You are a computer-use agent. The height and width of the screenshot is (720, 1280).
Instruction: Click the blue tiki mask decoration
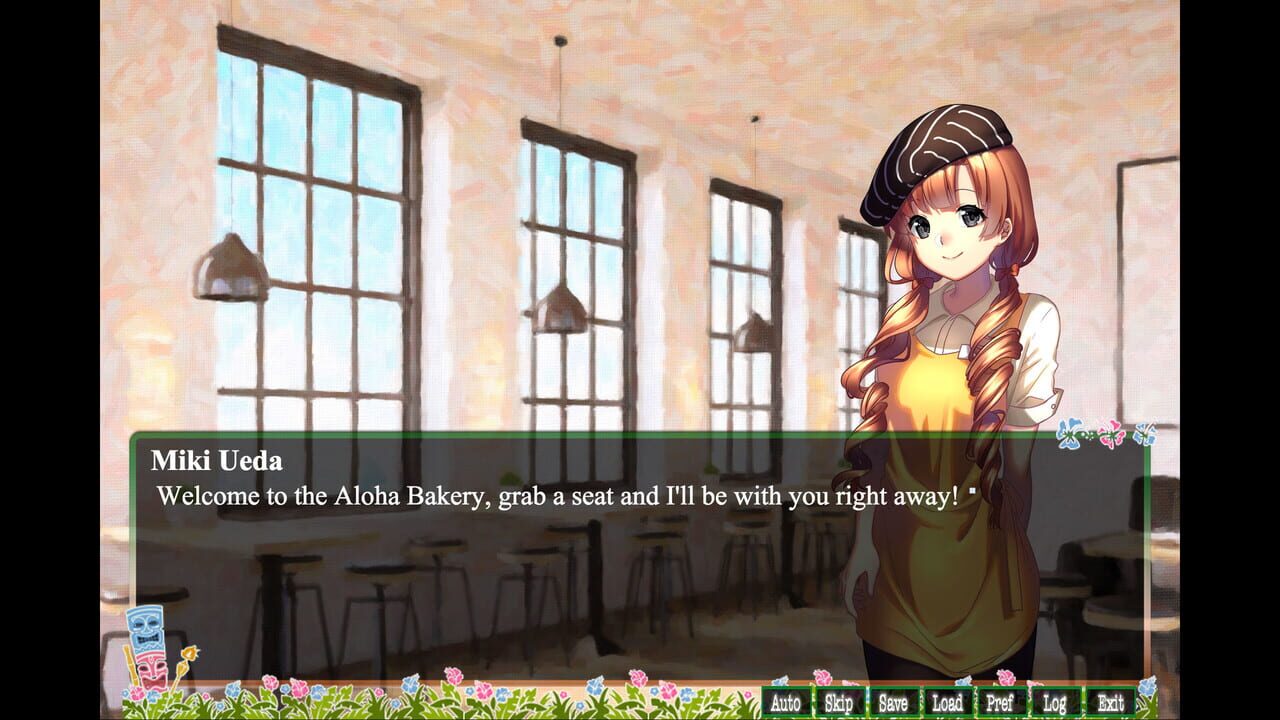coord(145,627)
